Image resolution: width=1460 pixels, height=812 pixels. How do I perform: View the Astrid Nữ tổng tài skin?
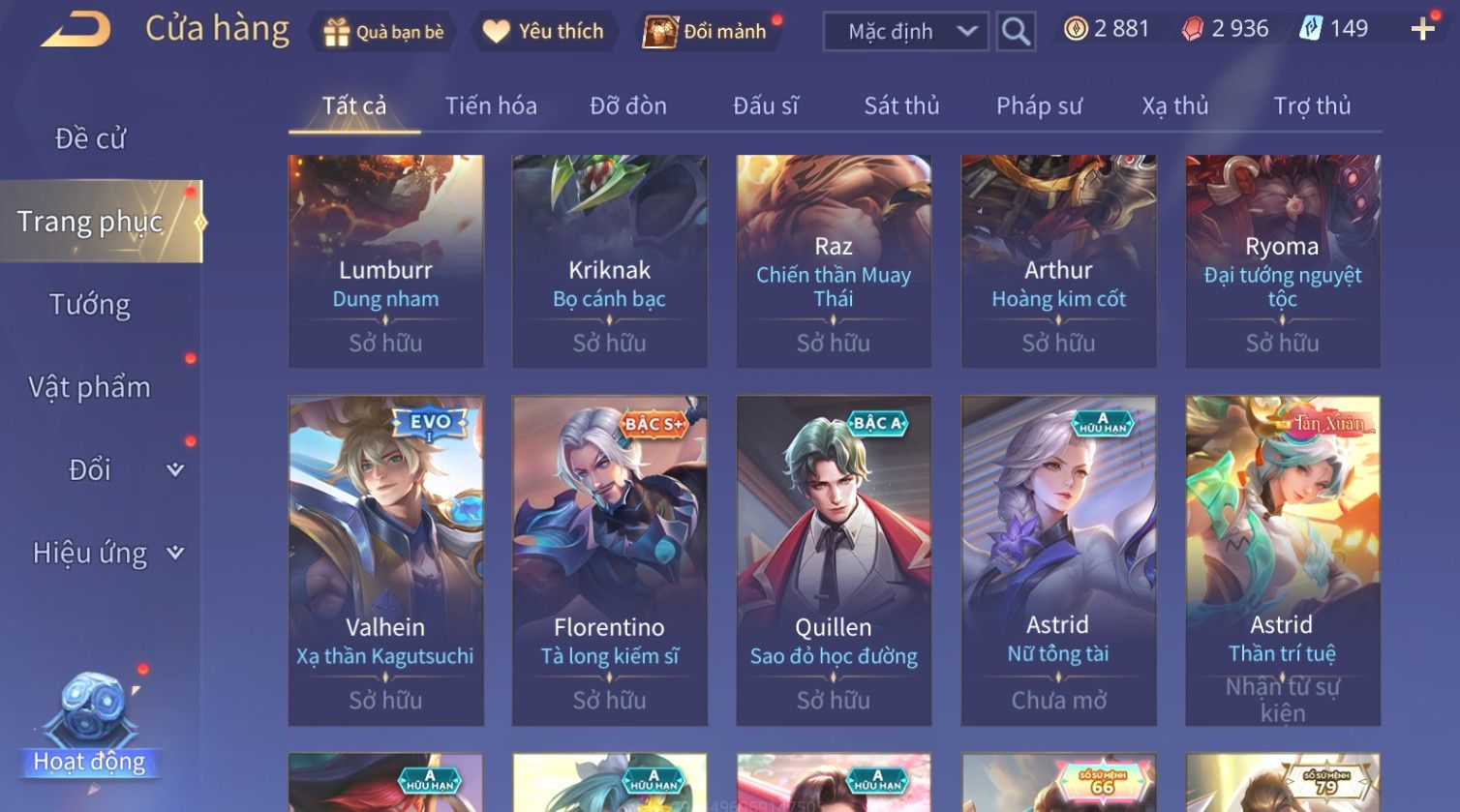point(1058,559)
